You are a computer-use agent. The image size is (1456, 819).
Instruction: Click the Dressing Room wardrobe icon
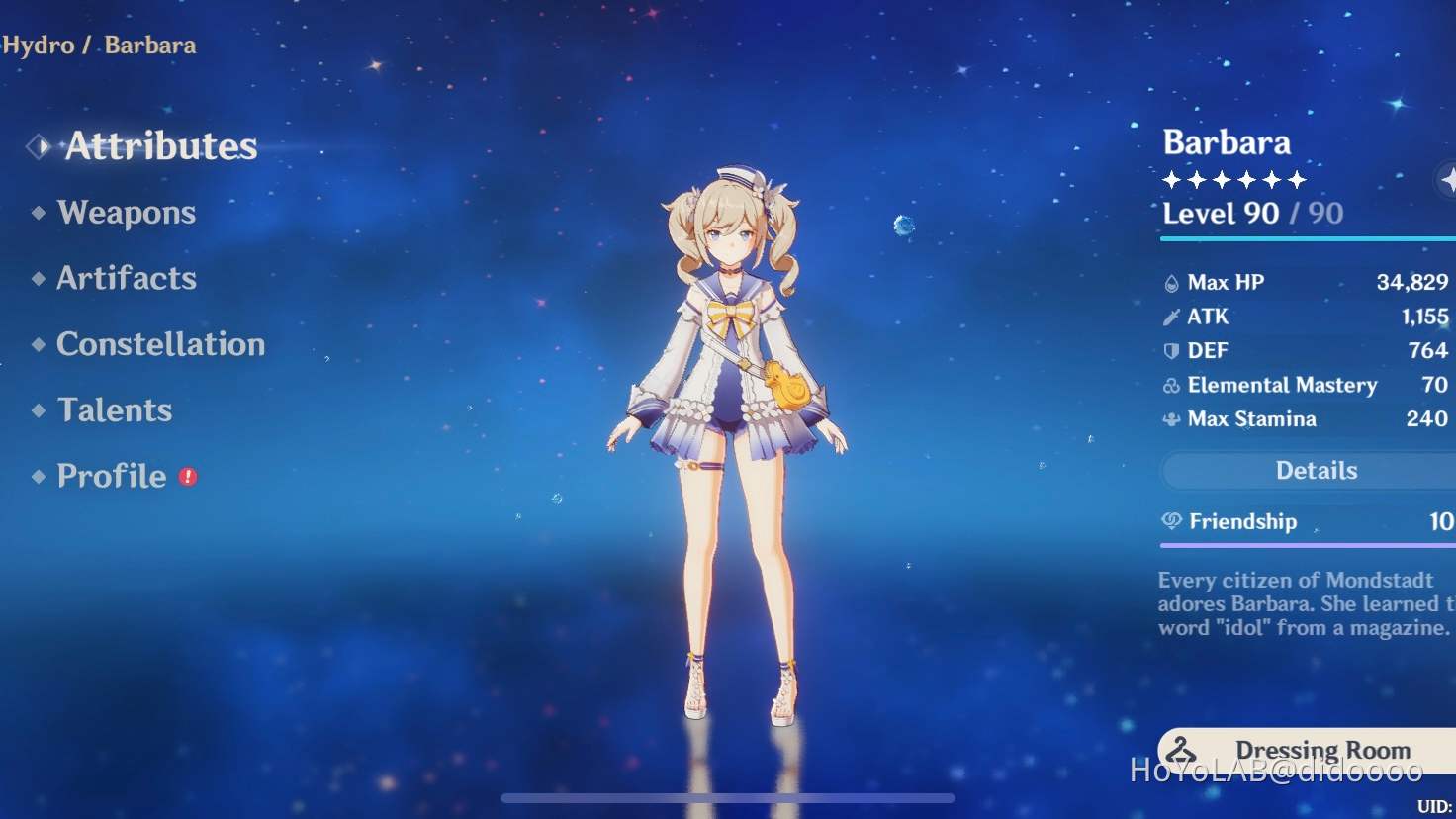coord(1183,750)
